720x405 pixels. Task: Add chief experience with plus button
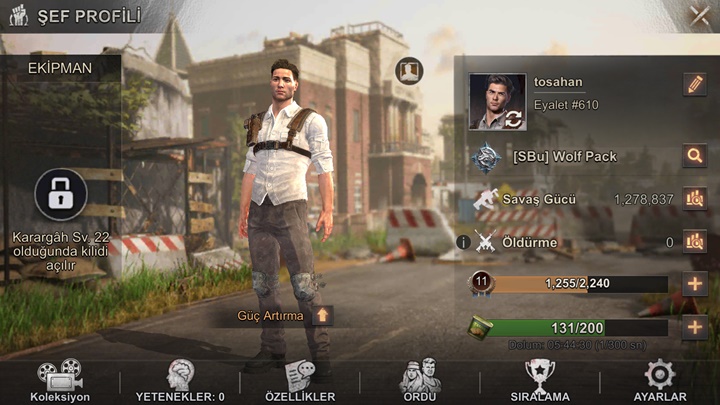click(x=694, y=283)
